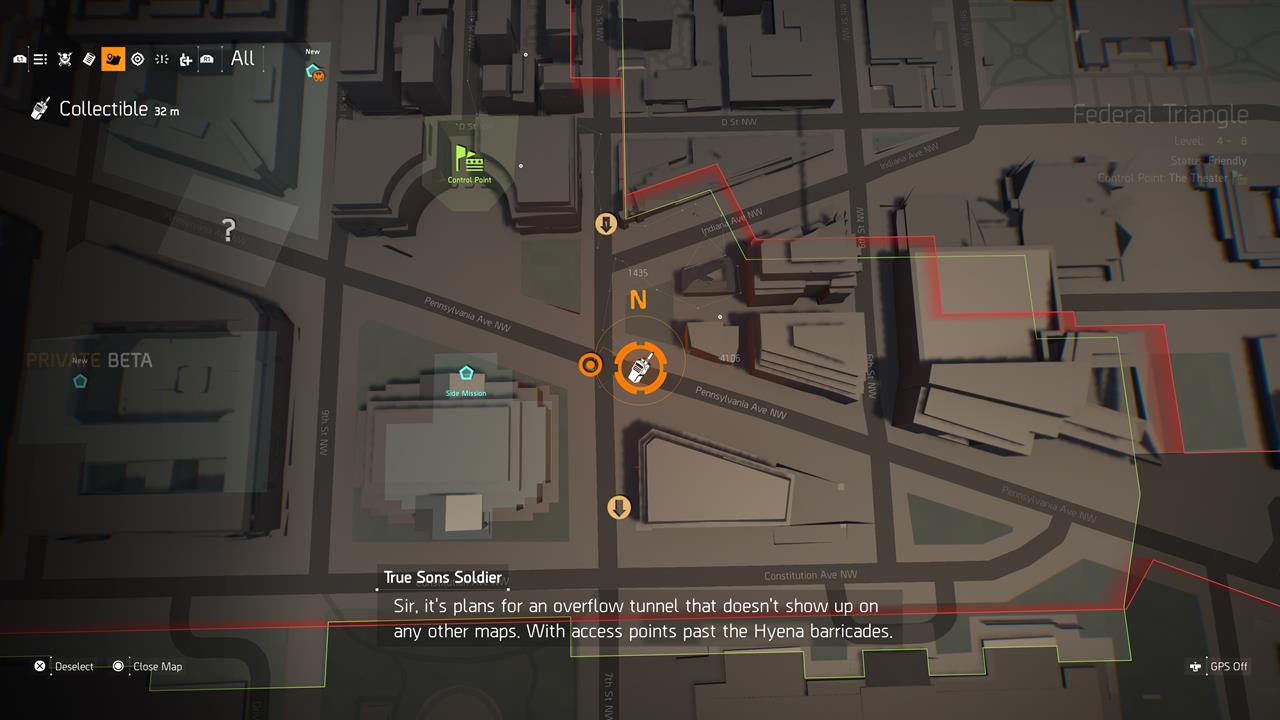This screenshot has height=720, width=1280.
Task: Open the New marker with orange badge
Action: click(315, 71)
